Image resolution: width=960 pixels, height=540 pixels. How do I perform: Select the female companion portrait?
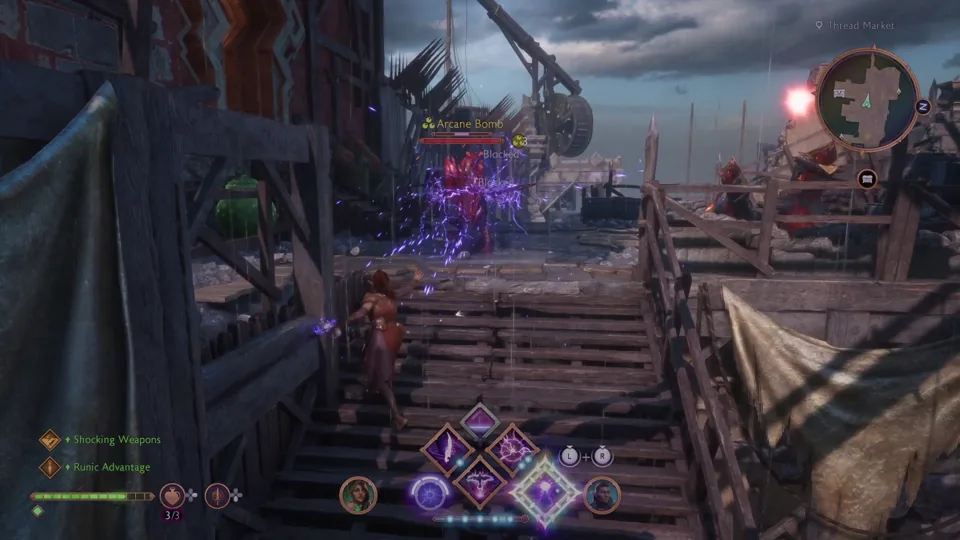[357, 494]
